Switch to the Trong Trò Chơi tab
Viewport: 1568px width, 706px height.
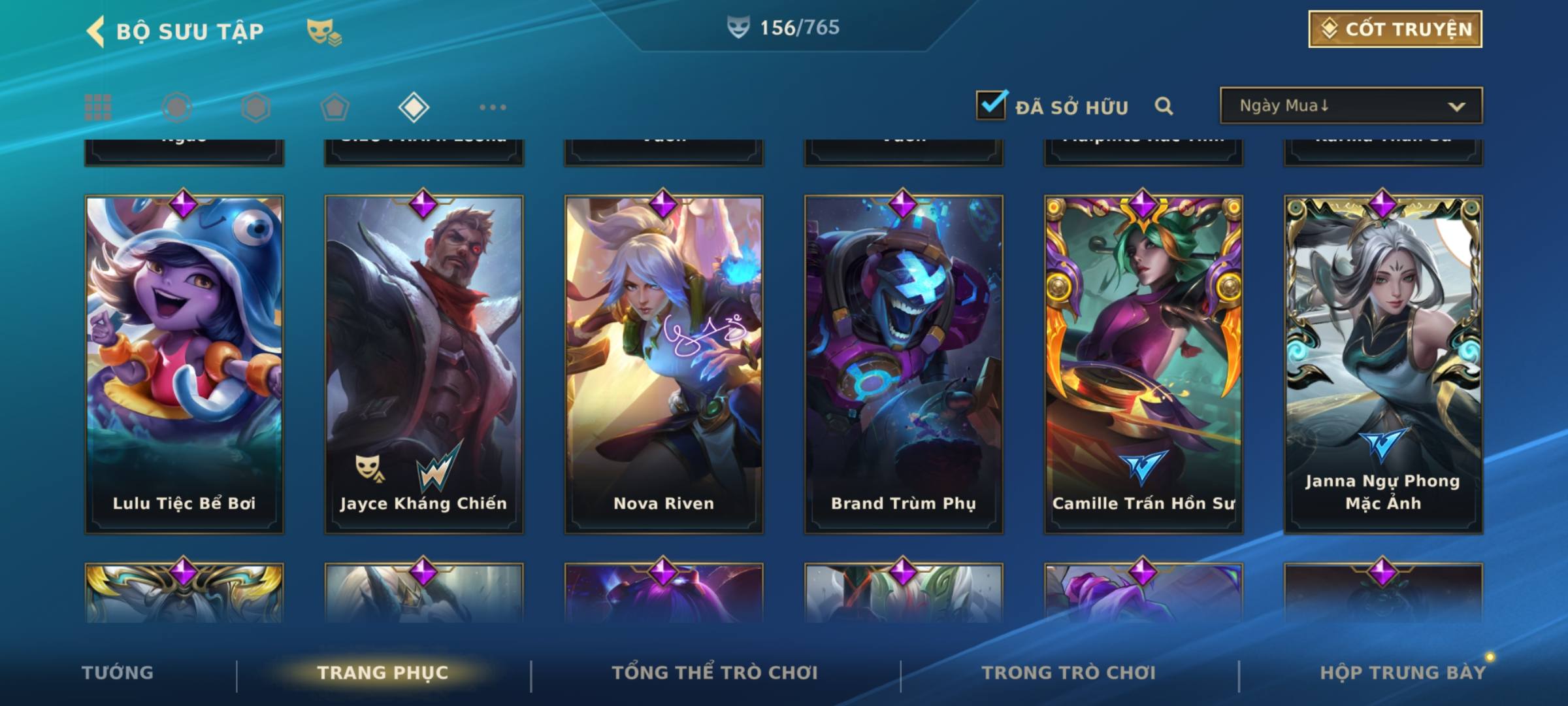[x=1069, y=673]
